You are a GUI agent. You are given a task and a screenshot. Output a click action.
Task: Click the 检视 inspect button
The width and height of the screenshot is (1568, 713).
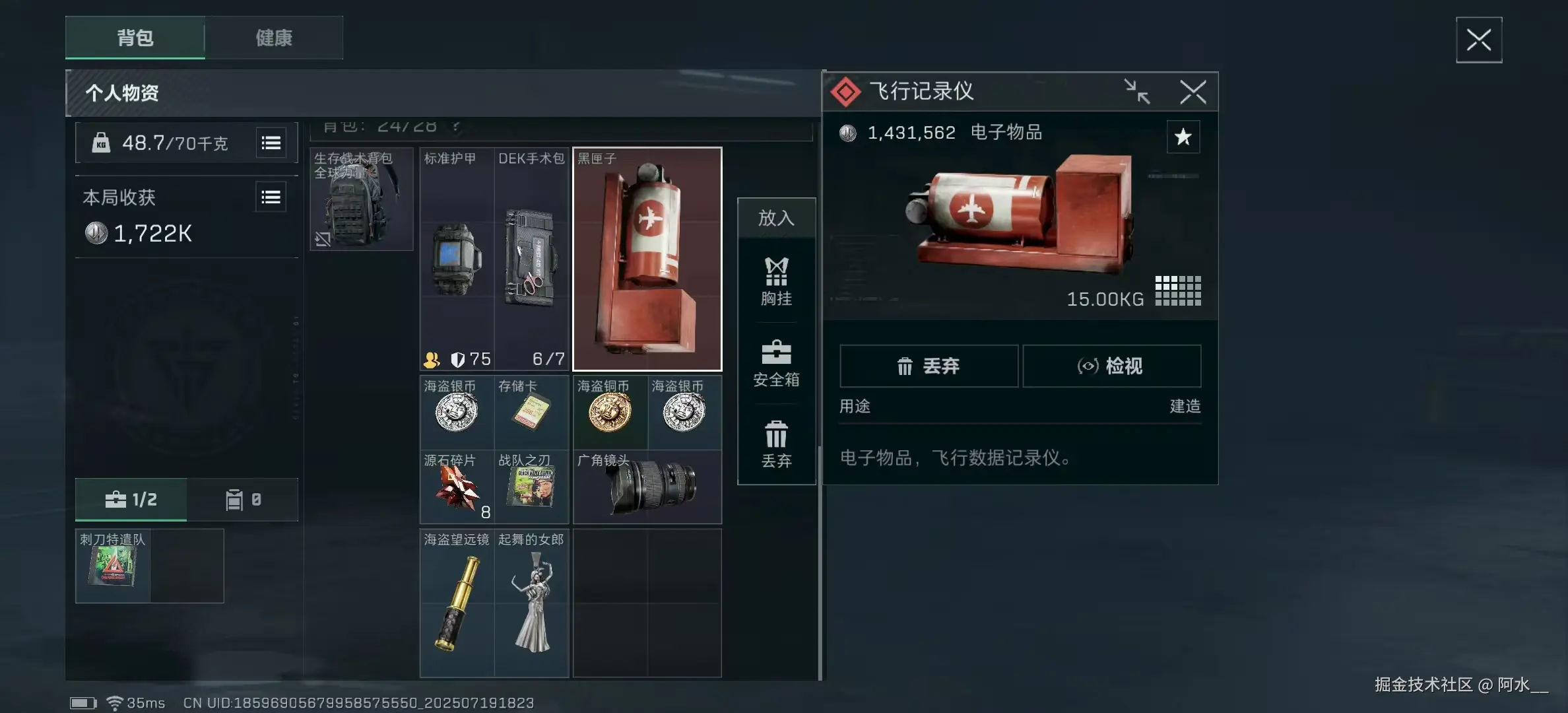[1112, 366]
